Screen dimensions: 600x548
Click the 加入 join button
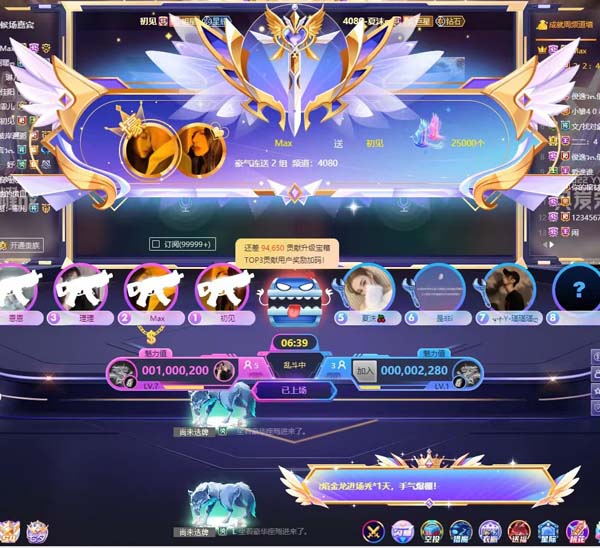(x=364, y=371)
